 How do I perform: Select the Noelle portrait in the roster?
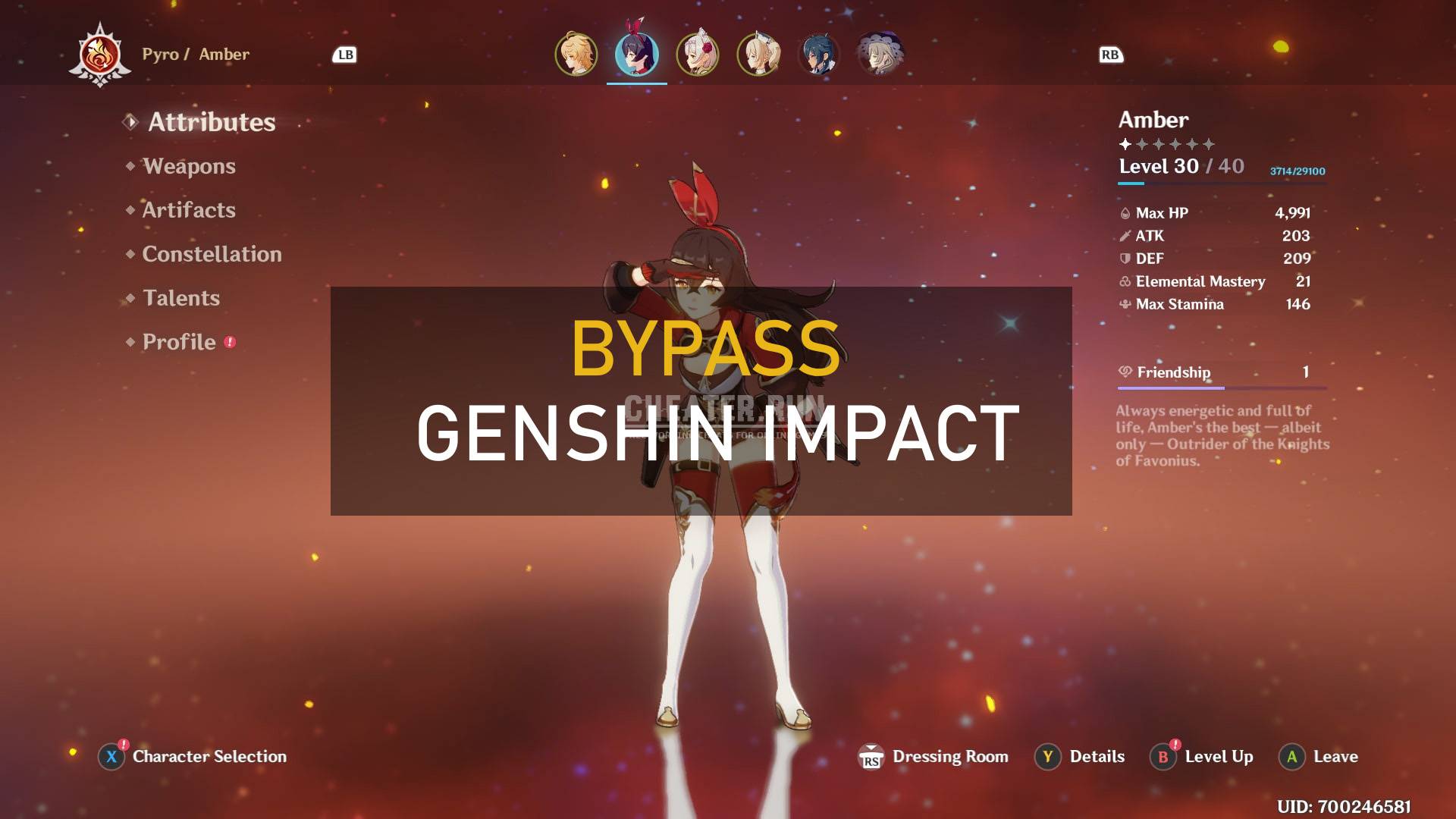[698, 54]
